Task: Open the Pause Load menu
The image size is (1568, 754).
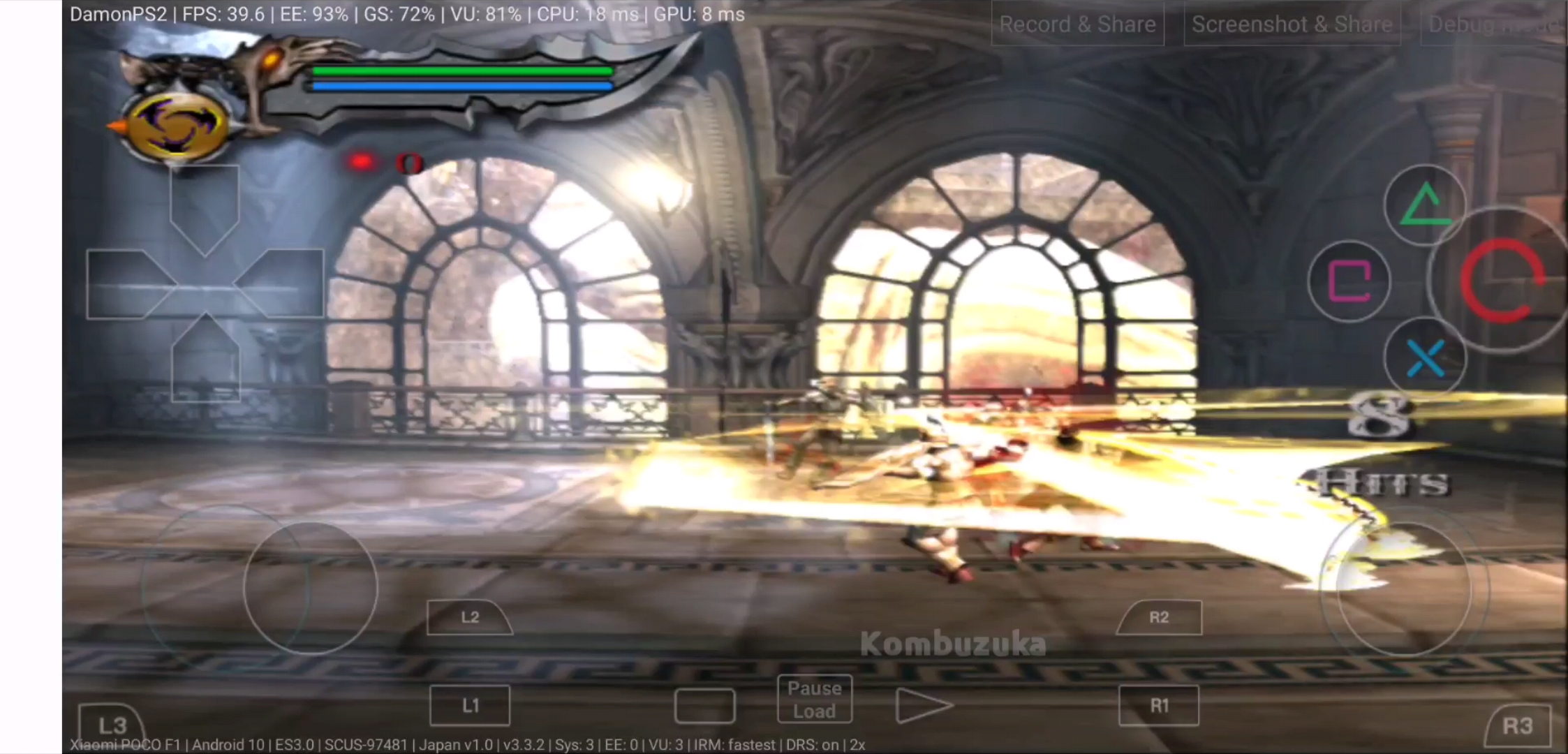Action: point(814,699)
